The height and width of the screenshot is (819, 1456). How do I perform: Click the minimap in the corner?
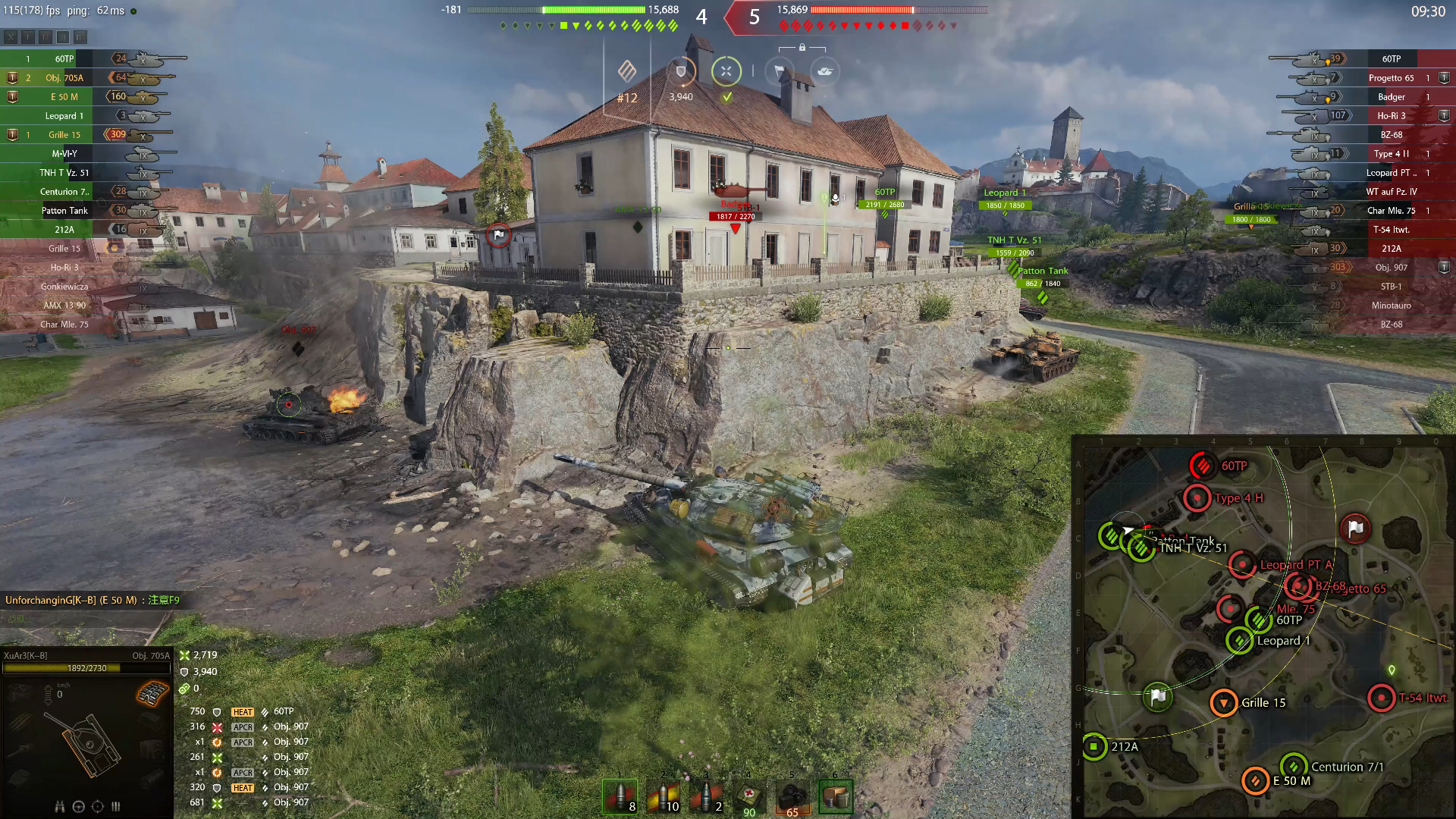(1263, 628)
